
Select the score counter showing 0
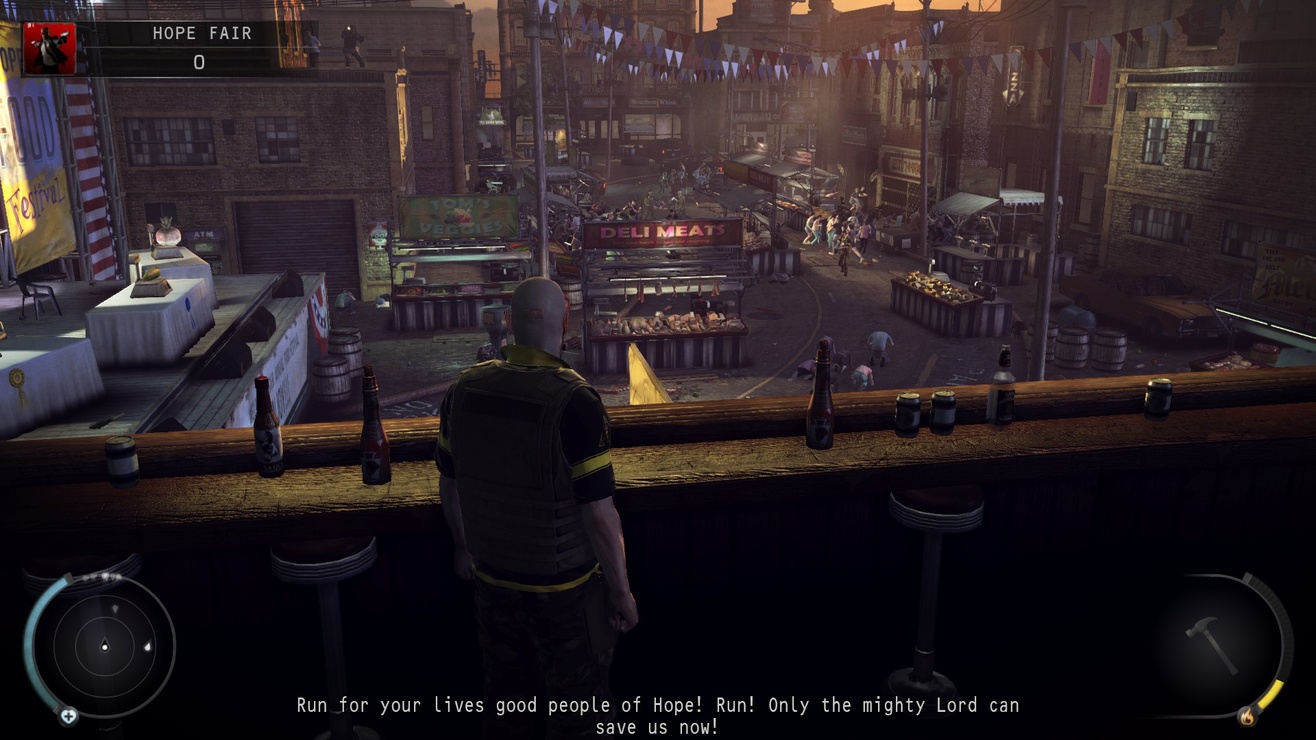[198, 62]
